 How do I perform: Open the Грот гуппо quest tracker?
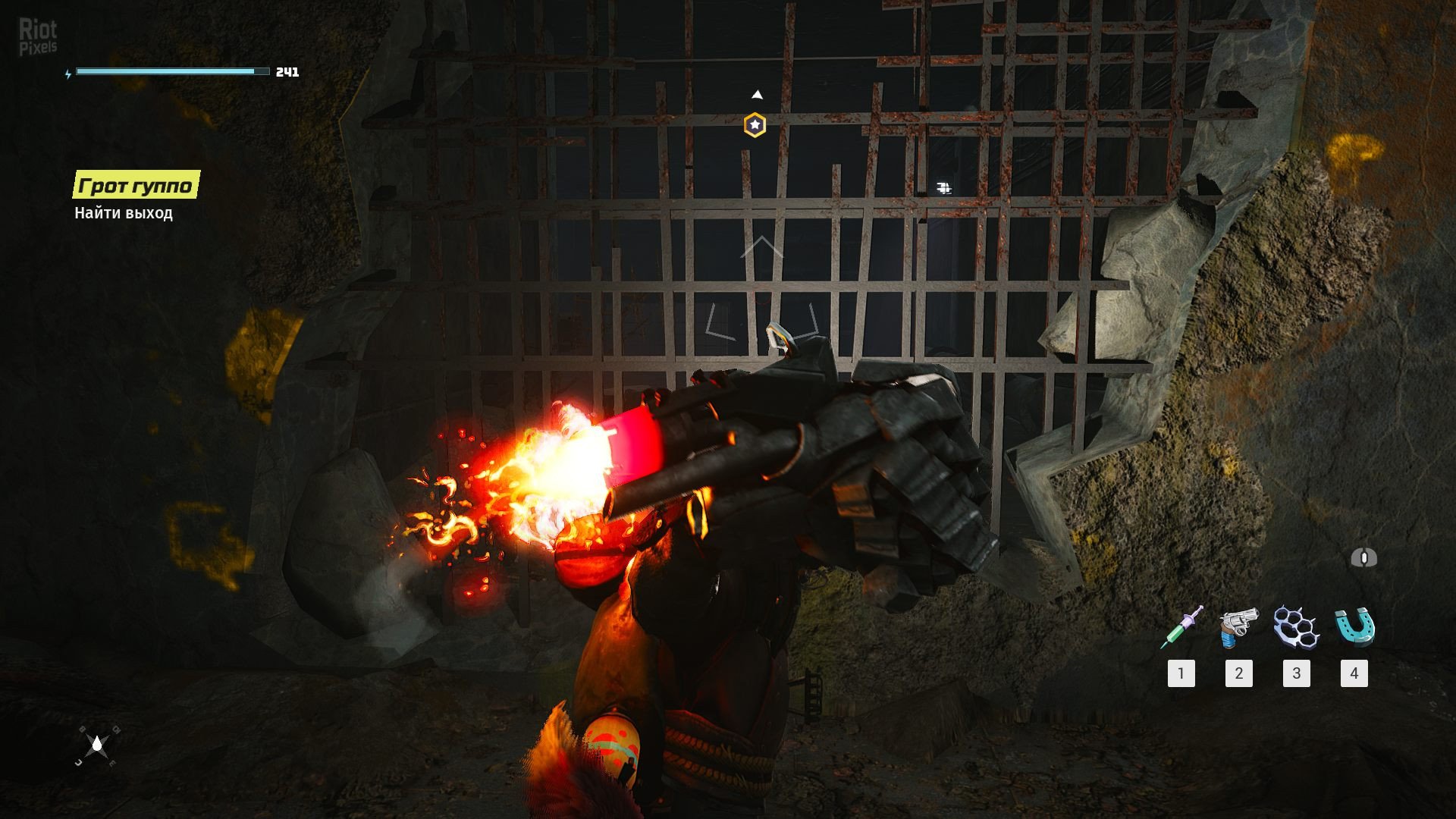(x=136, y=185)
